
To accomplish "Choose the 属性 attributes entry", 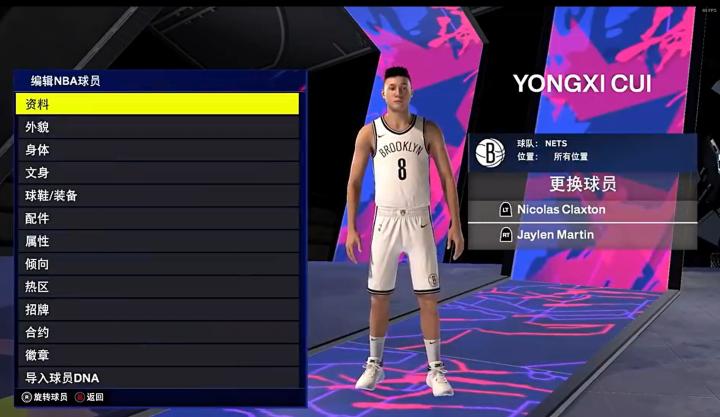I will [x=157, y=241].
